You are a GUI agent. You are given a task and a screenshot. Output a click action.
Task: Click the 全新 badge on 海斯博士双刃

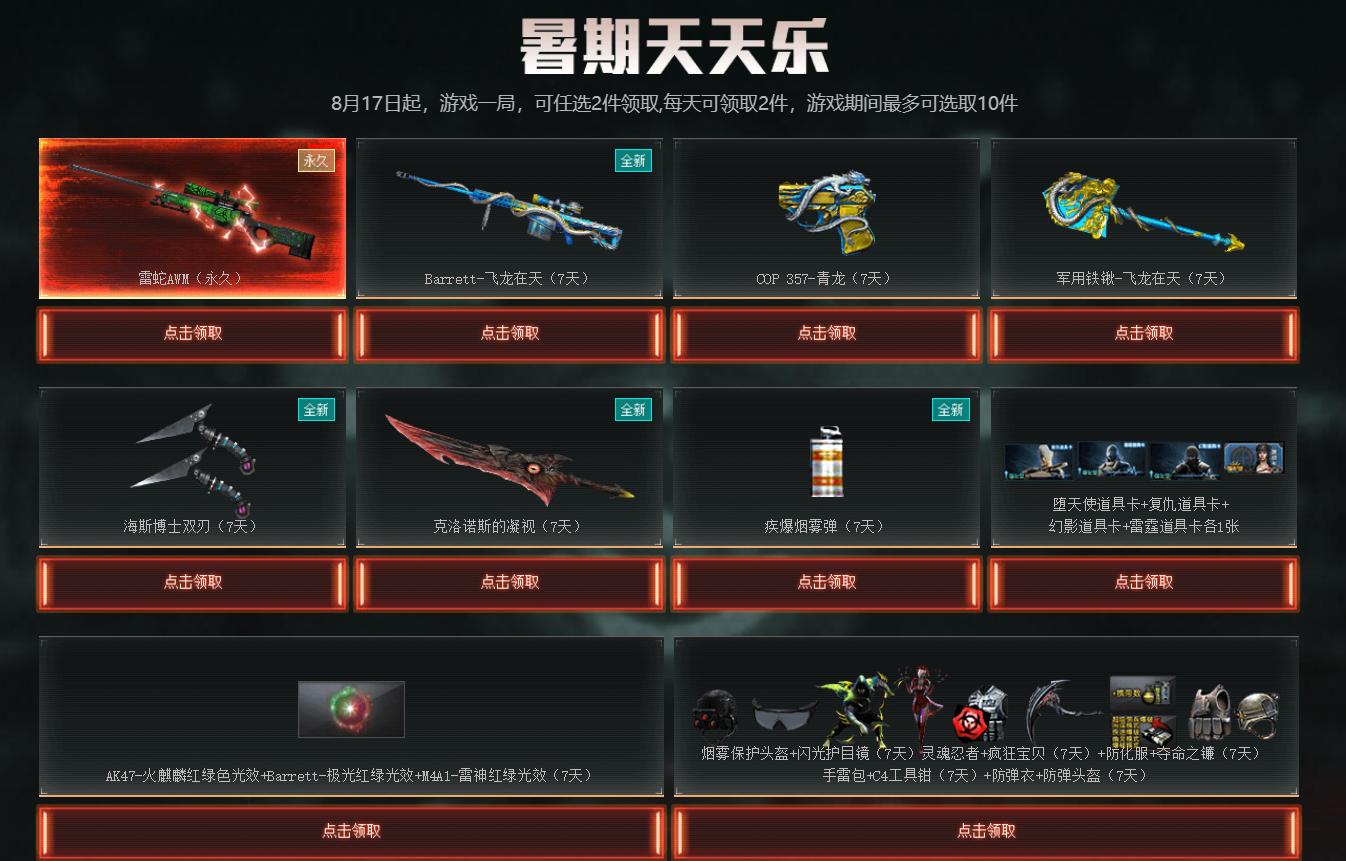tap(316, 410)
